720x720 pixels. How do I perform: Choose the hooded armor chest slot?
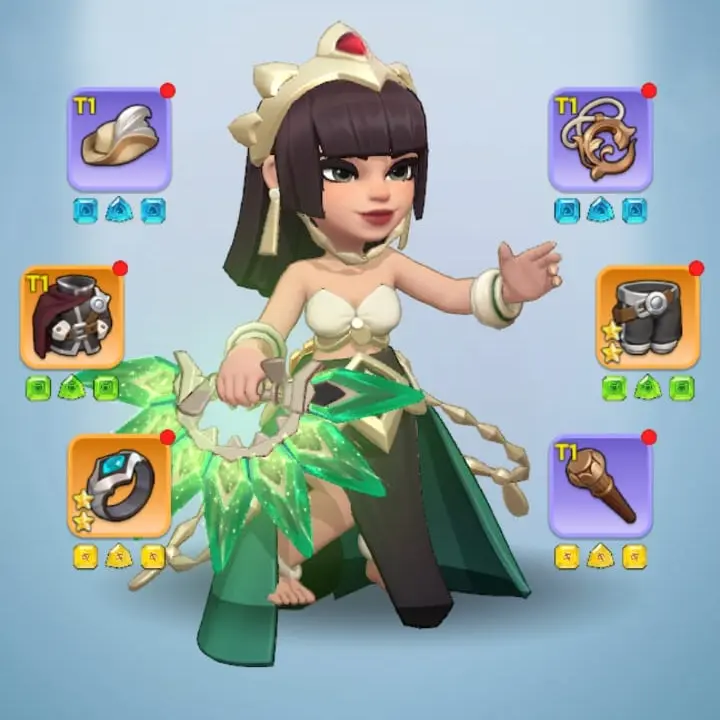coord(72,317)
